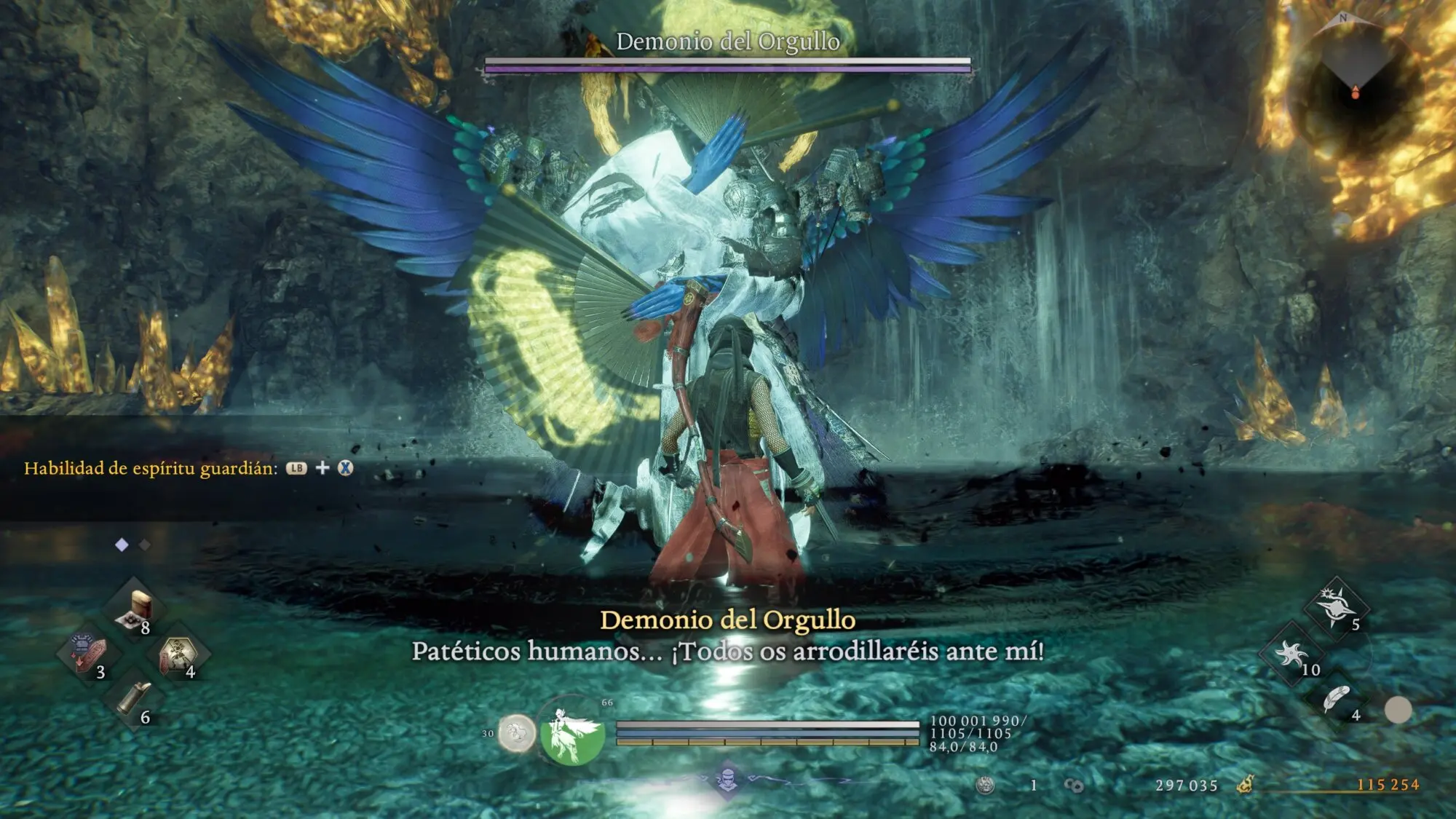1456x819 pixels.
Task: Click the engraved silver coin icon
Action: tap(985, 785)
